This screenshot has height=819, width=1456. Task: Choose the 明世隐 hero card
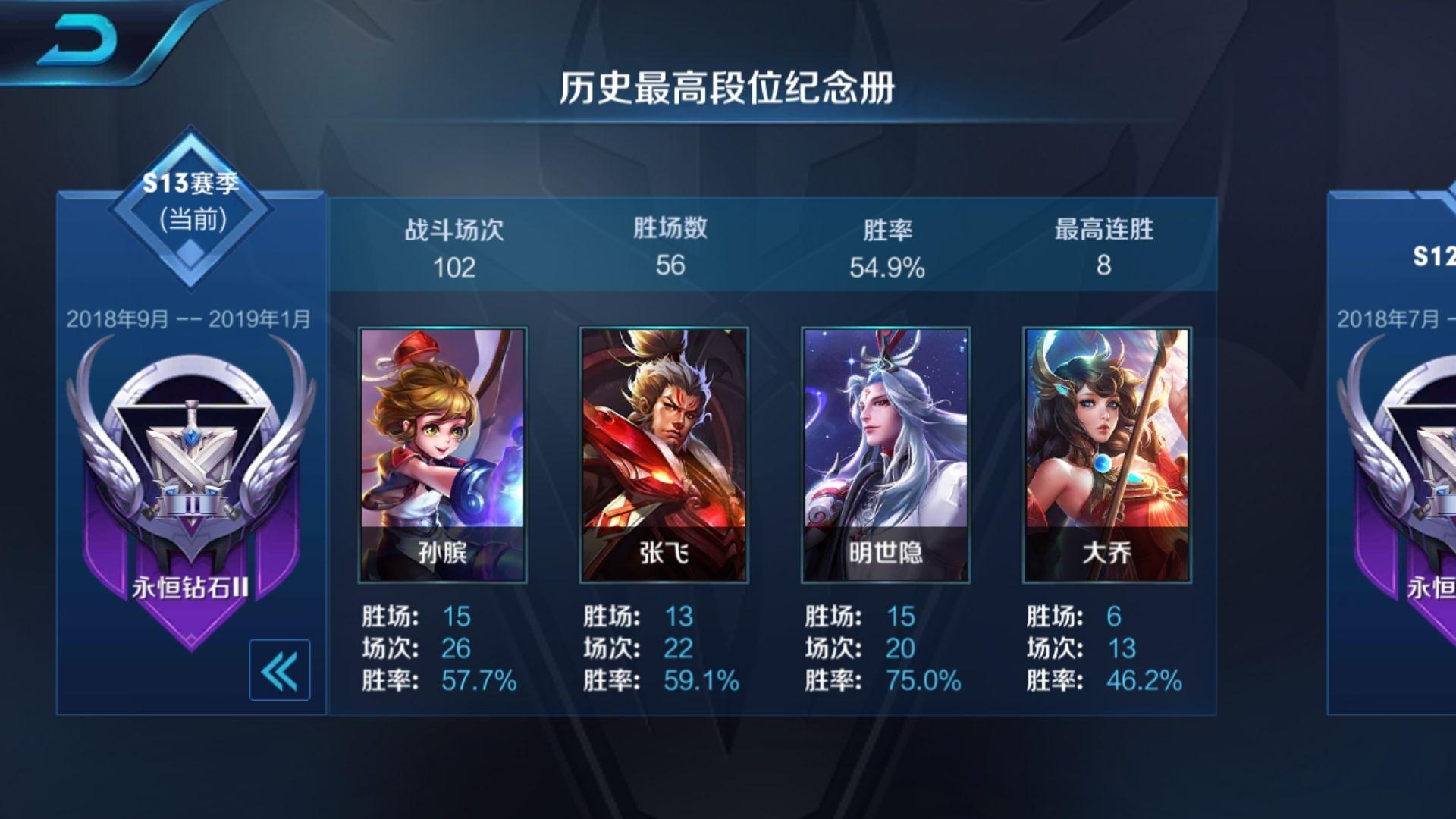[886, 454]
